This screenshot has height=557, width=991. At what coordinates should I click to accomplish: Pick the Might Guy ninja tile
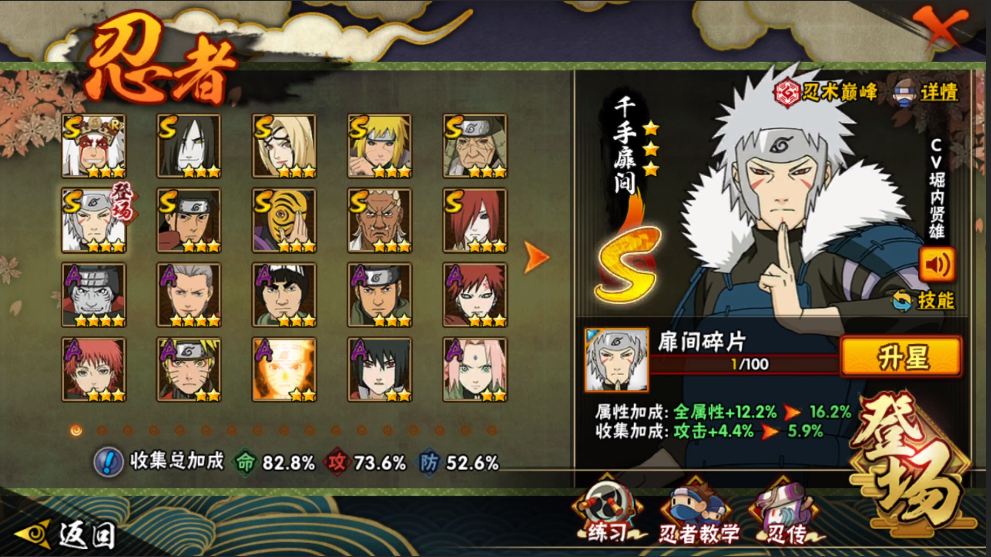(x=284, y=295)
